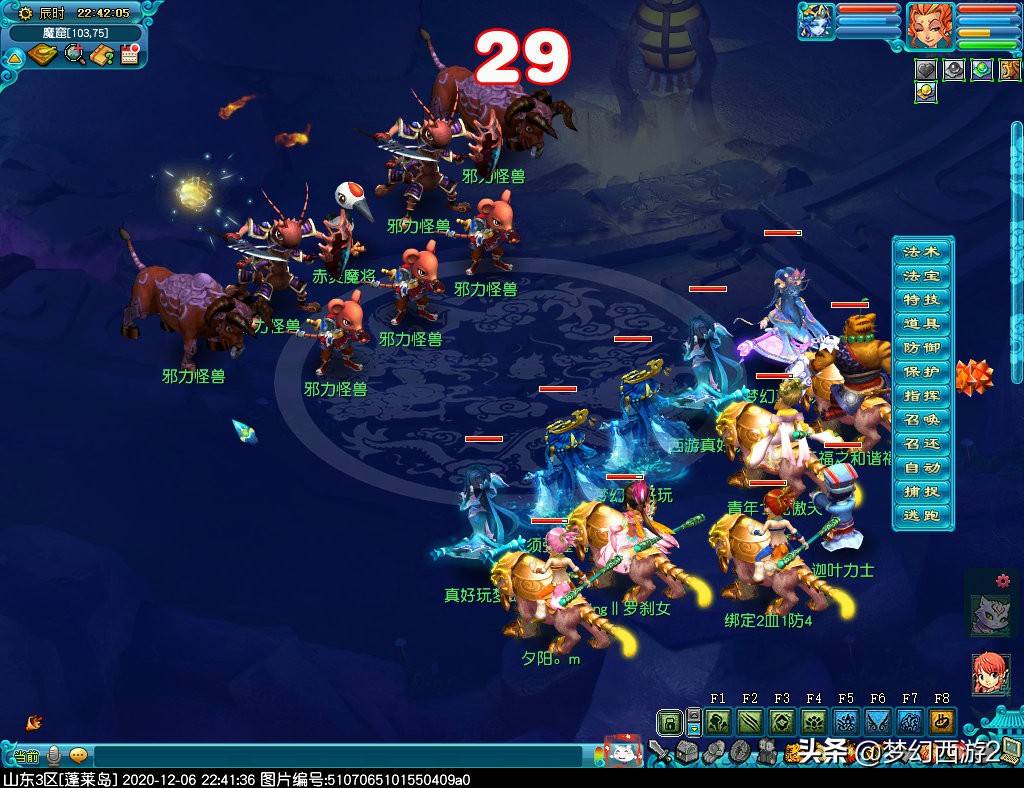Click the magnifier world map icon
1024x788 pixels.
coord(74,55)
